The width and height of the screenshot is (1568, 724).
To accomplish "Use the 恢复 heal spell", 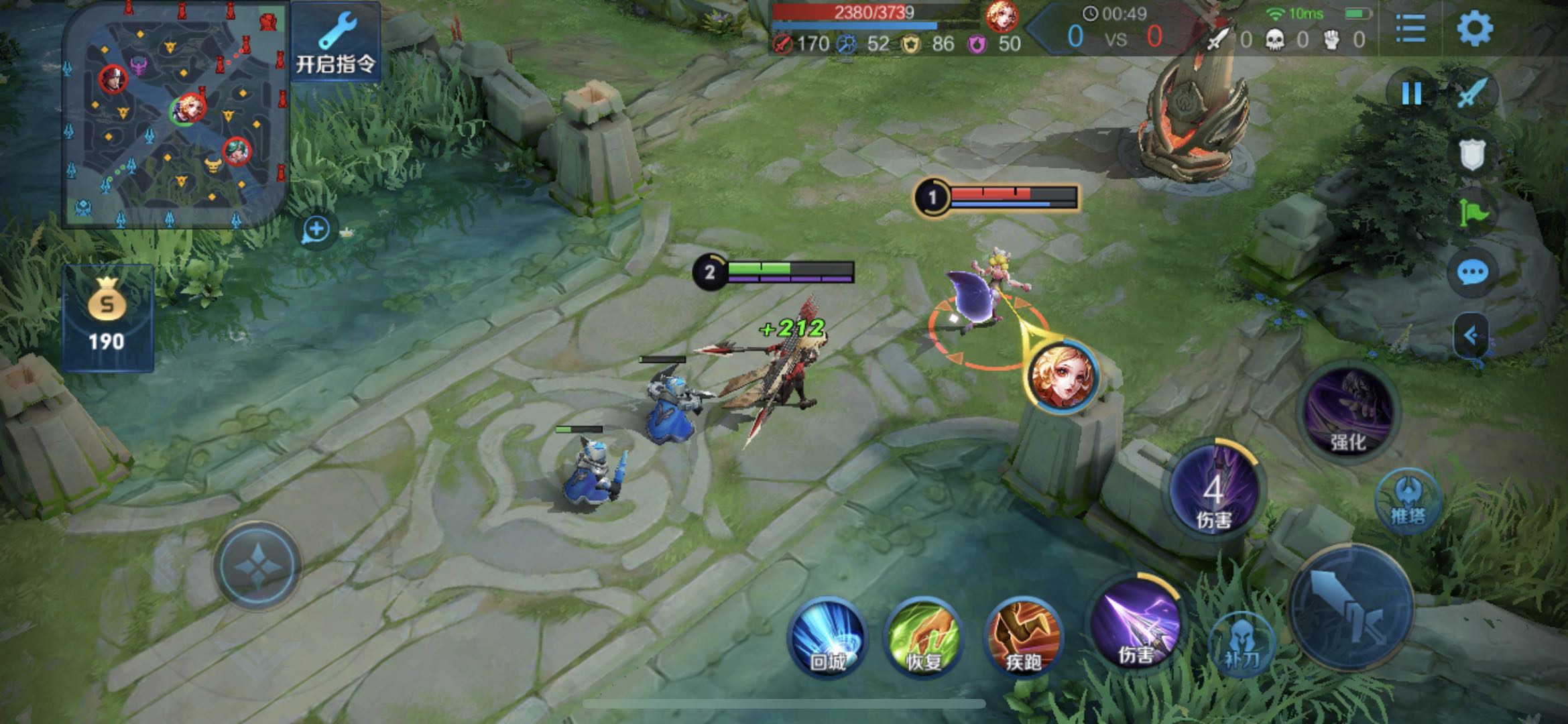I will (x=924, y=637).
